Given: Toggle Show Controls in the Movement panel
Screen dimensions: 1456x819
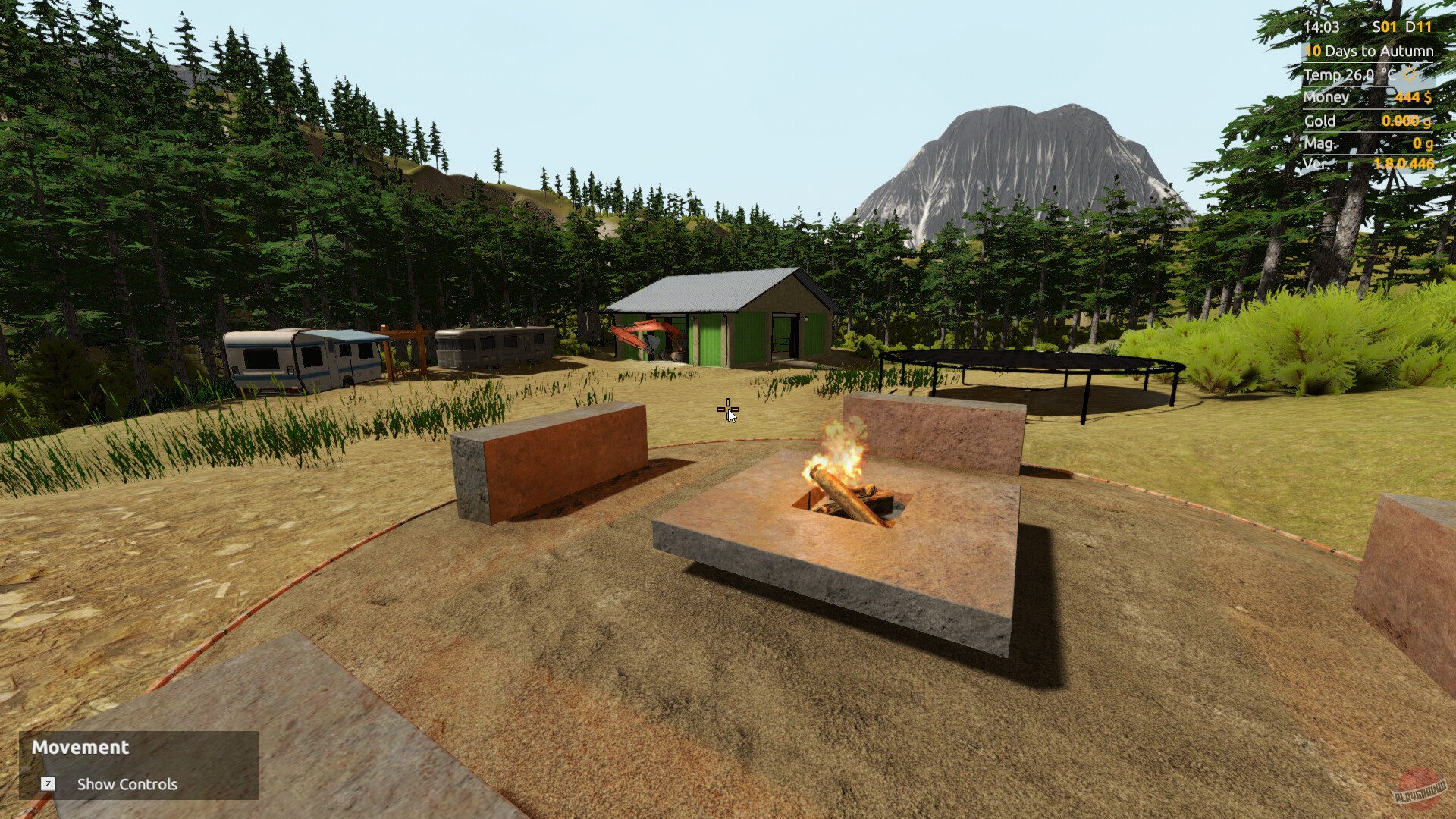Looking at the screenshot, I should (x=126, y=784).
